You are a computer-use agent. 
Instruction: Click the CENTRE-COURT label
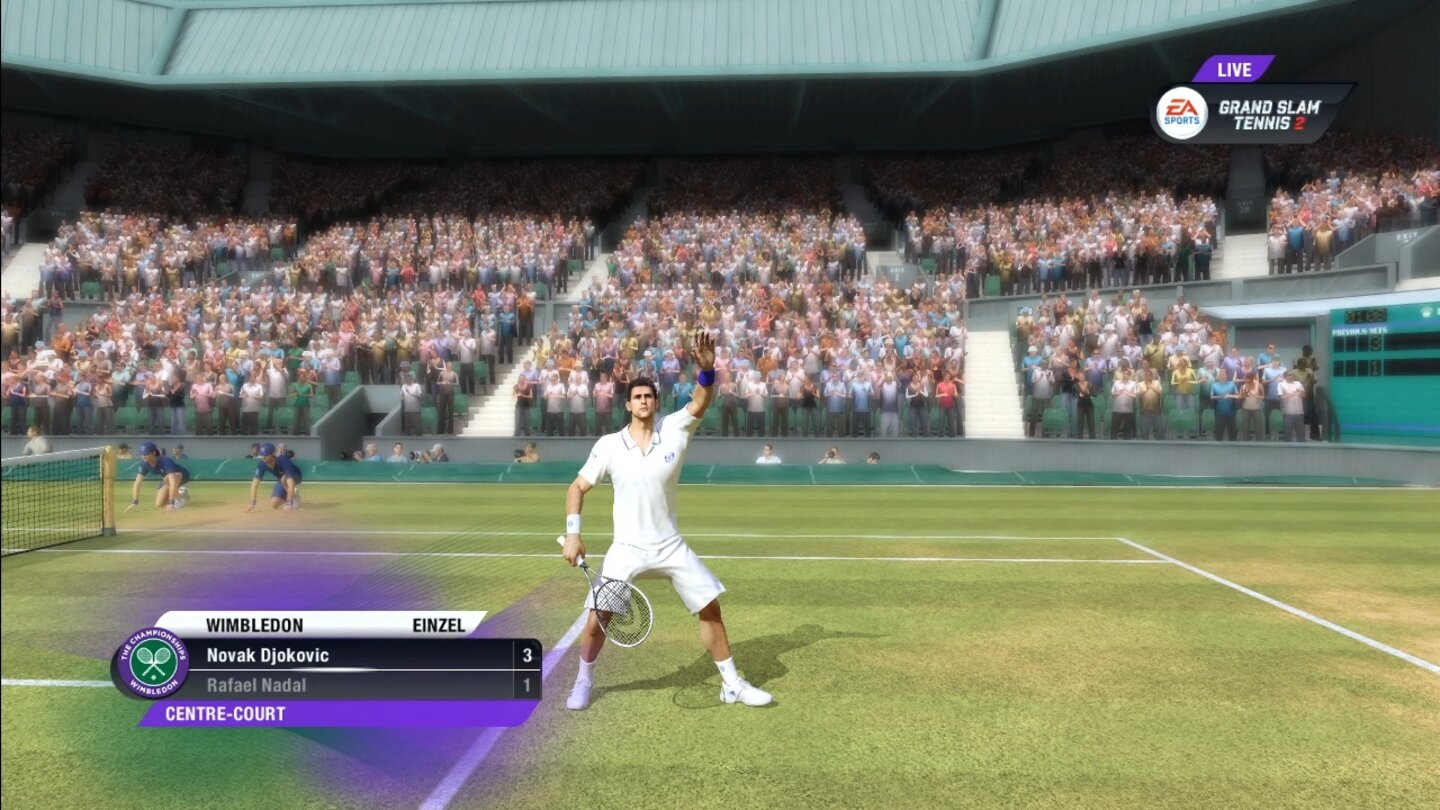[224, 713]
